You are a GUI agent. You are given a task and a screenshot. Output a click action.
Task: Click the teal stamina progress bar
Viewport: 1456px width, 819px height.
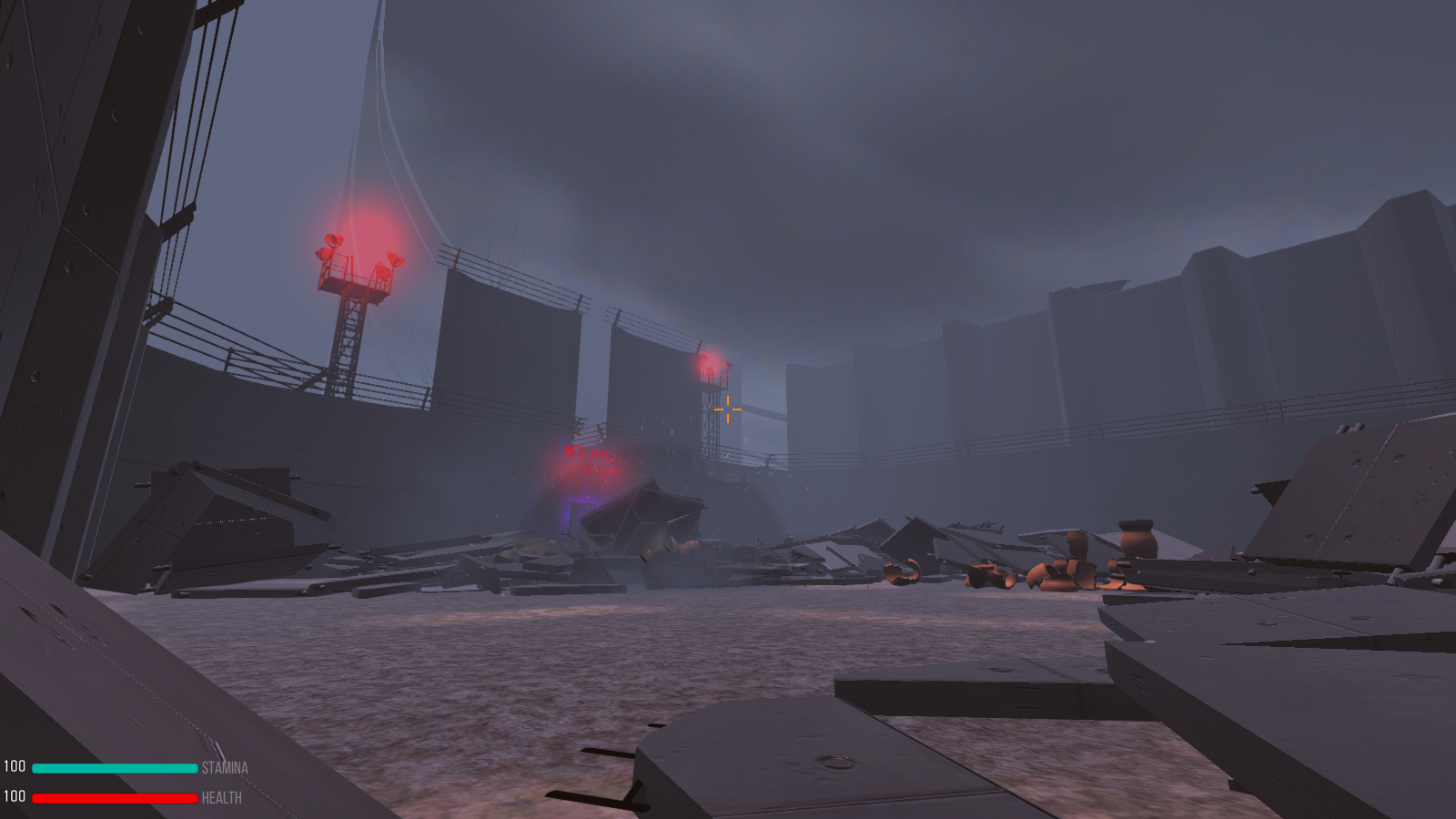(x=114, y=768)
